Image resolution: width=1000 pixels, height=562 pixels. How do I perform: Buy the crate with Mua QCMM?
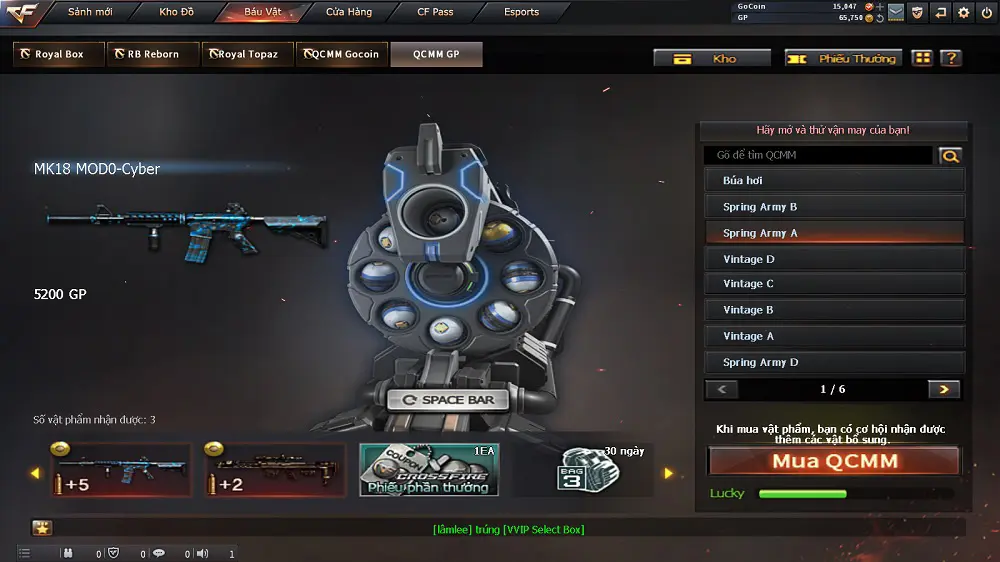(x=834, y=461)
